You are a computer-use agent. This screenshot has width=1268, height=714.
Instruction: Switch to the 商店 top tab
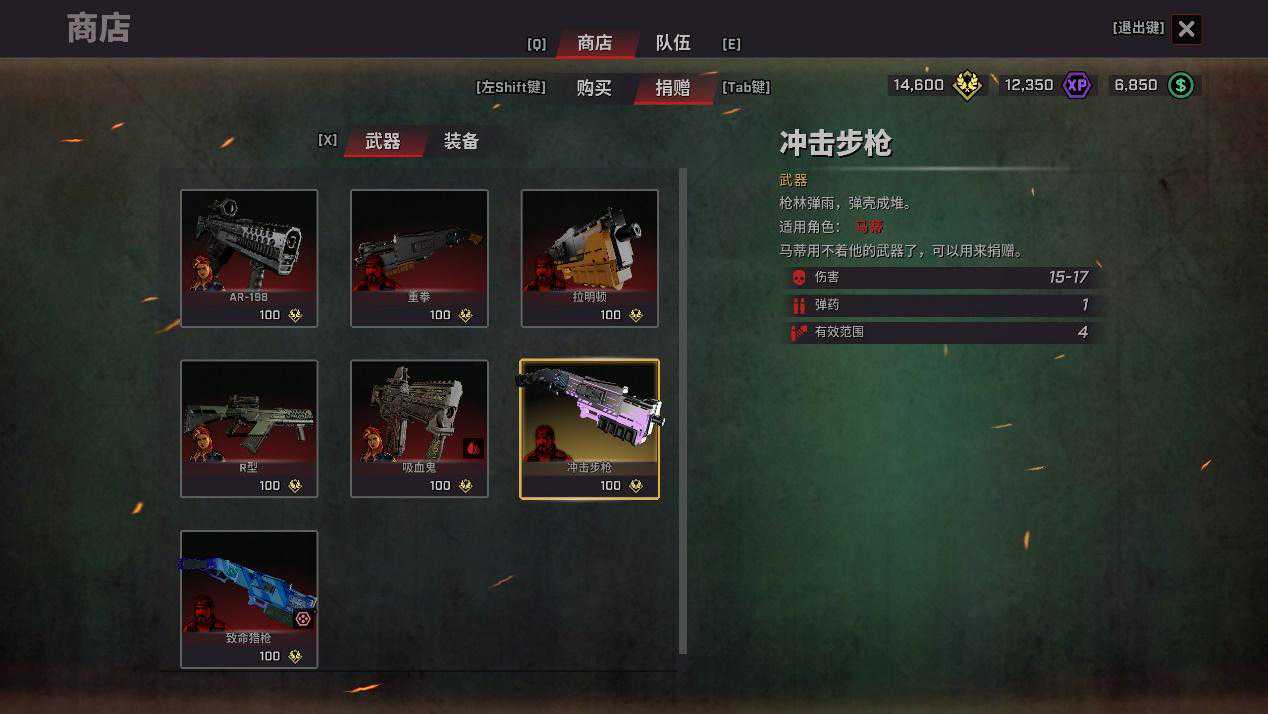(x=595, y=43)
